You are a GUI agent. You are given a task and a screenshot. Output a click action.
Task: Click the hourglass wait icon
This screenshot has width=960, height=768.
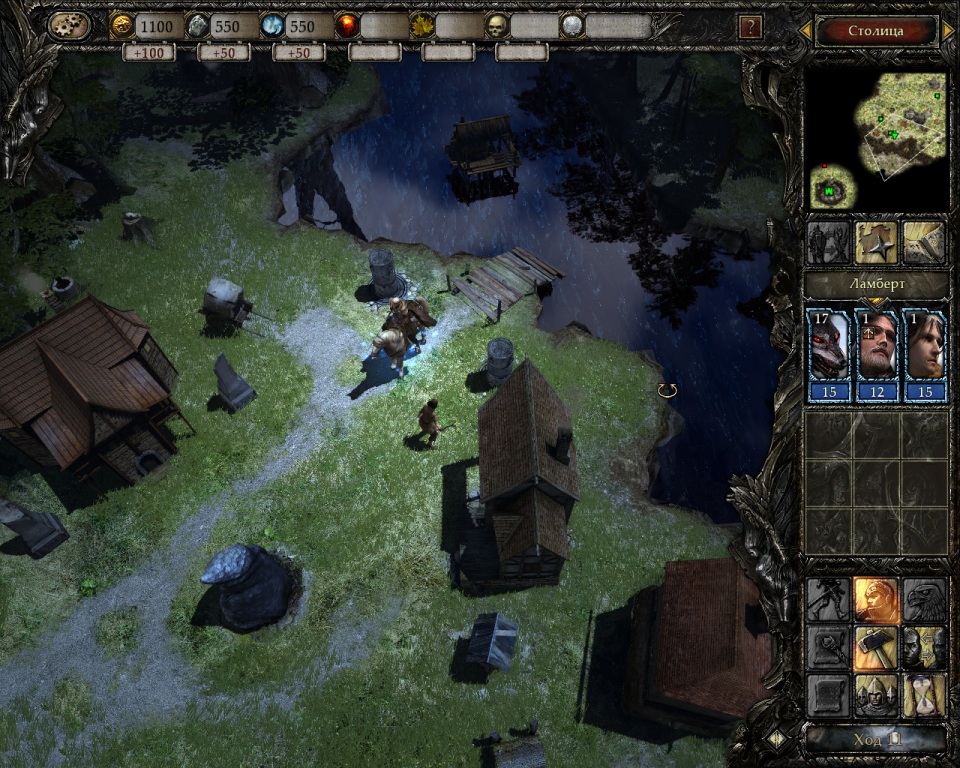click(925, 695)
